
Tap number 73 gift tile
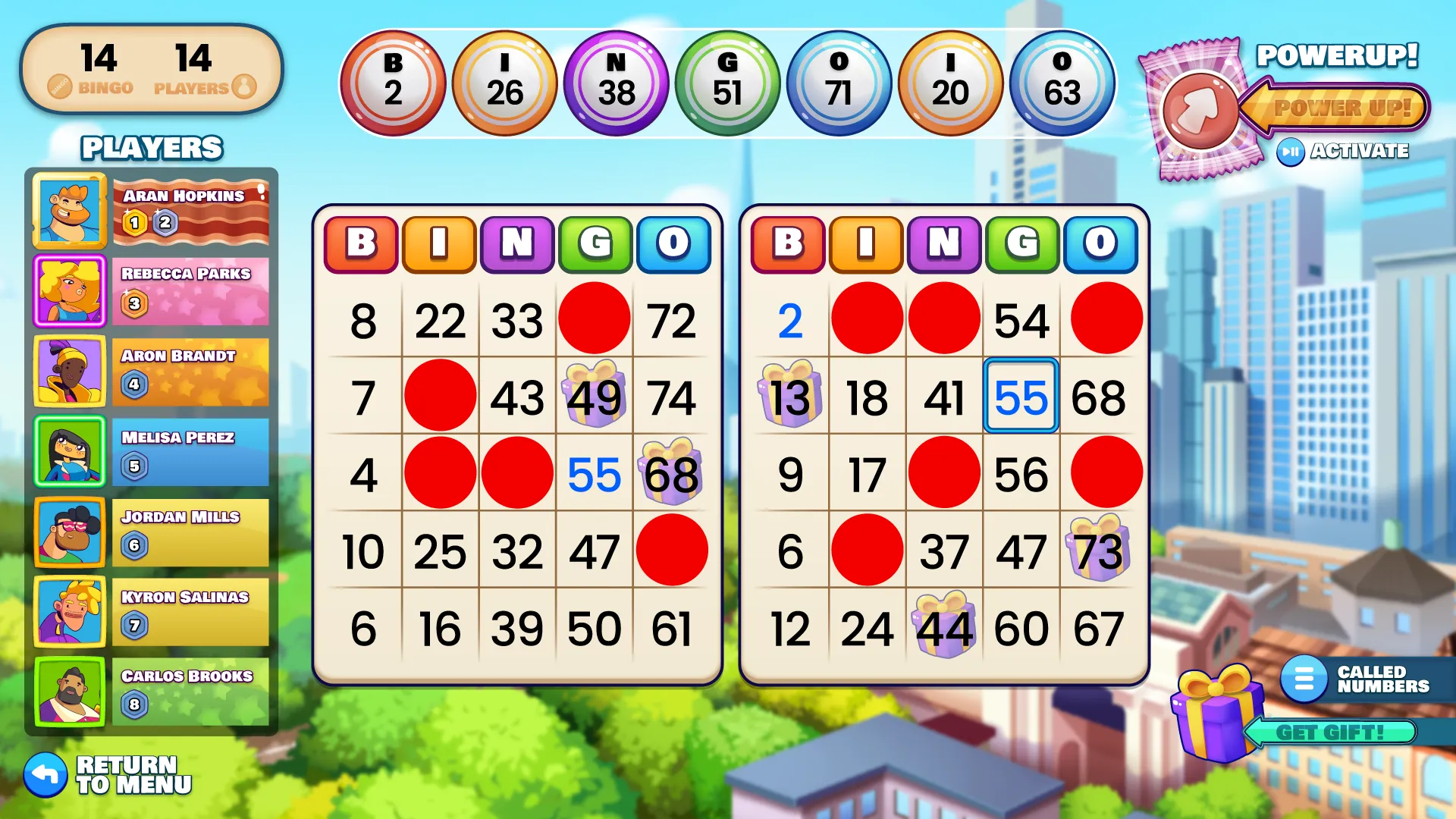[x=1099, y=551]
